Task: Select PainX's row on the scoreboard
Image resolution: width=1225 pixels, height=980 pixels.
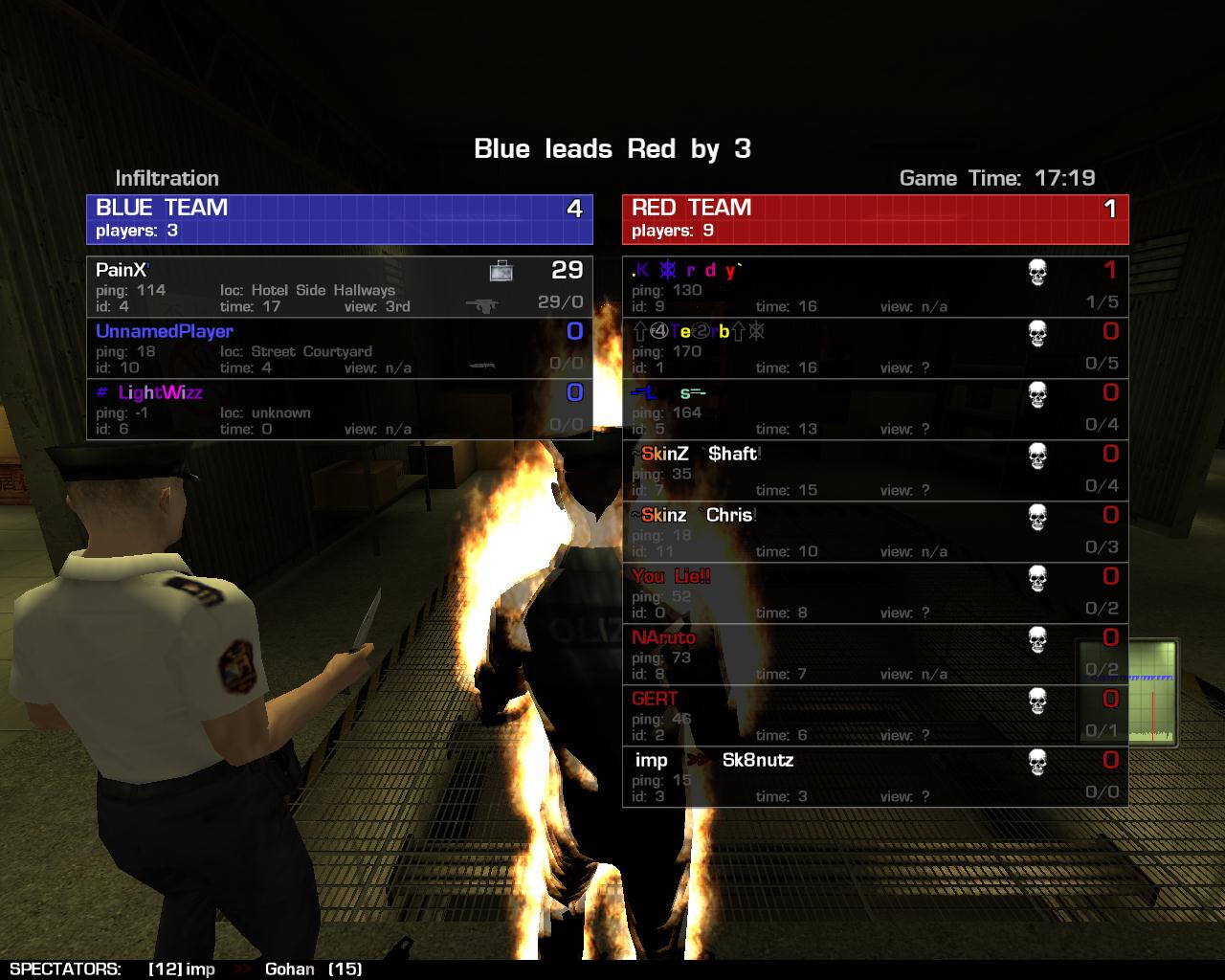Action: click(x=339, y=287)
